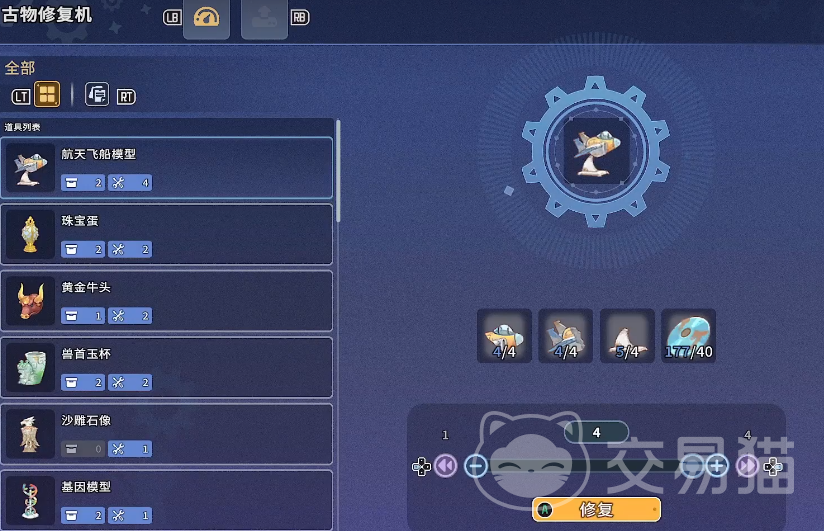Select 沙雕石像 in the item list
Screen dimensions: 824x531
click(x=166, y=433)
